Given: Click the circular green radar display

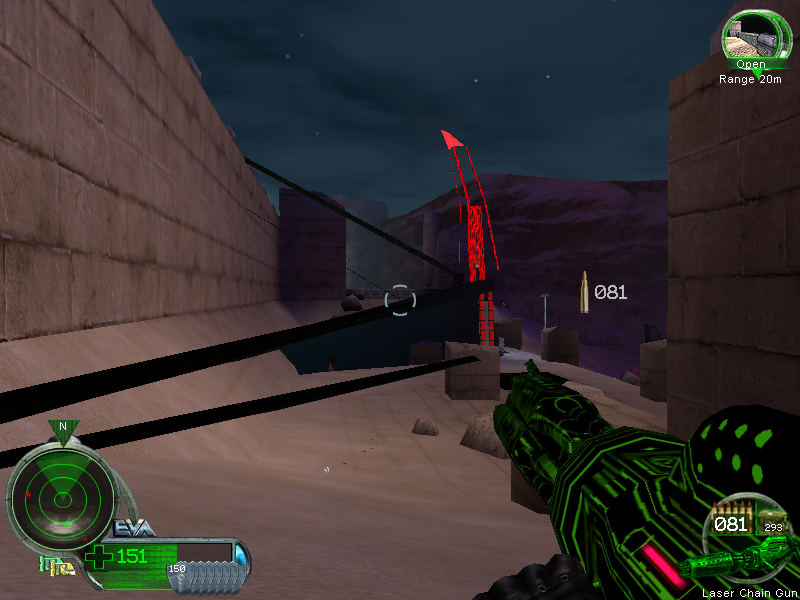Looking at the screenshot, I should [x=60, y=489].
